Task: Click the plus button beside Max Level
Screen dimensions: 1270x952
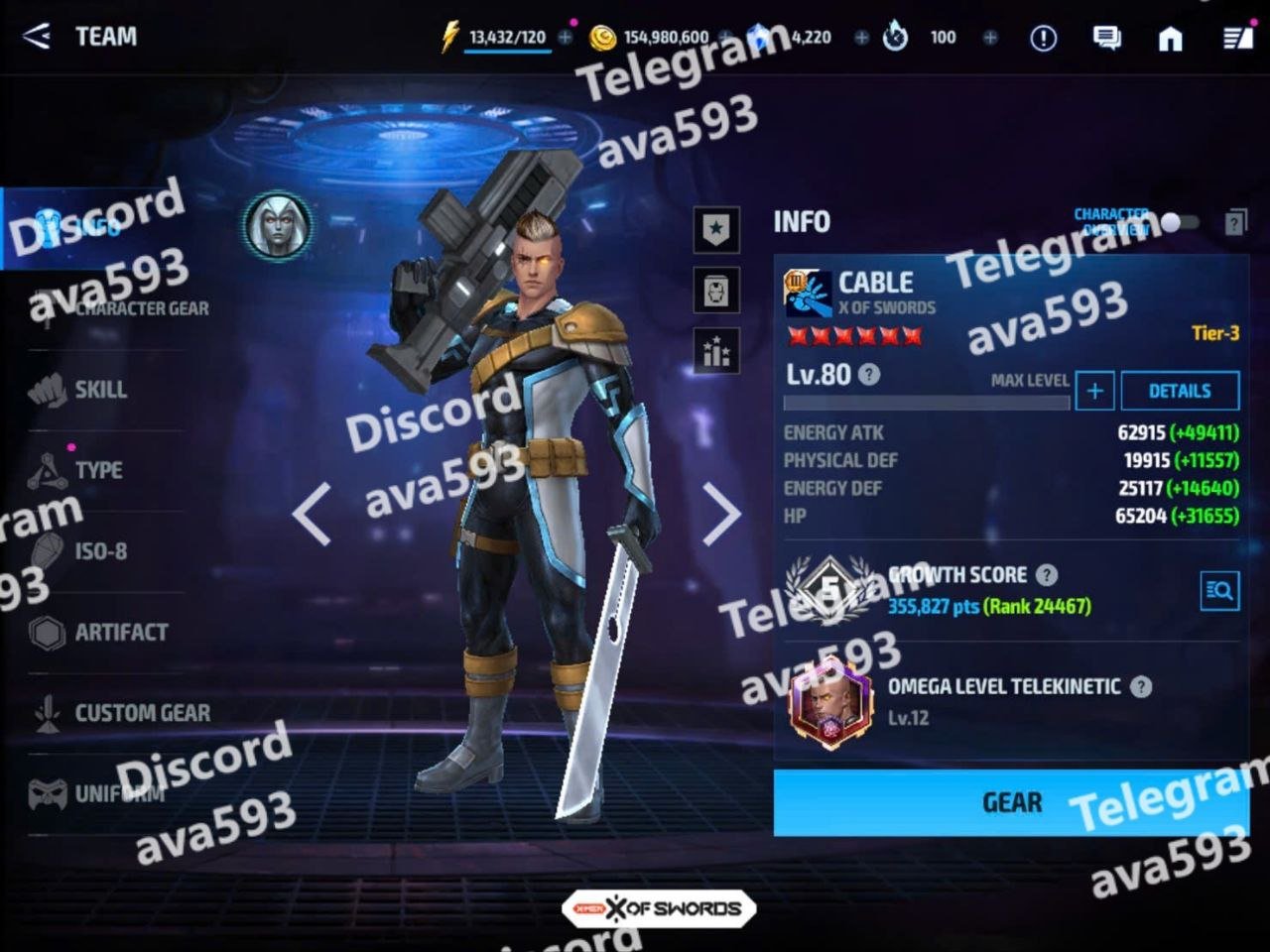Action: 1094,391
